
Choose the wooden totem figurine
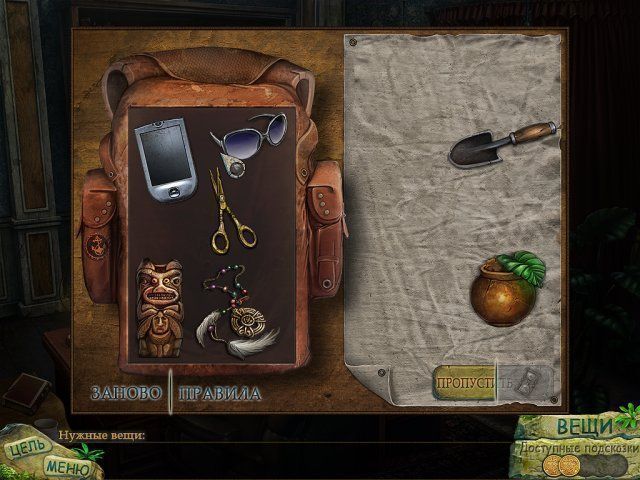click(x=163, y=306)
